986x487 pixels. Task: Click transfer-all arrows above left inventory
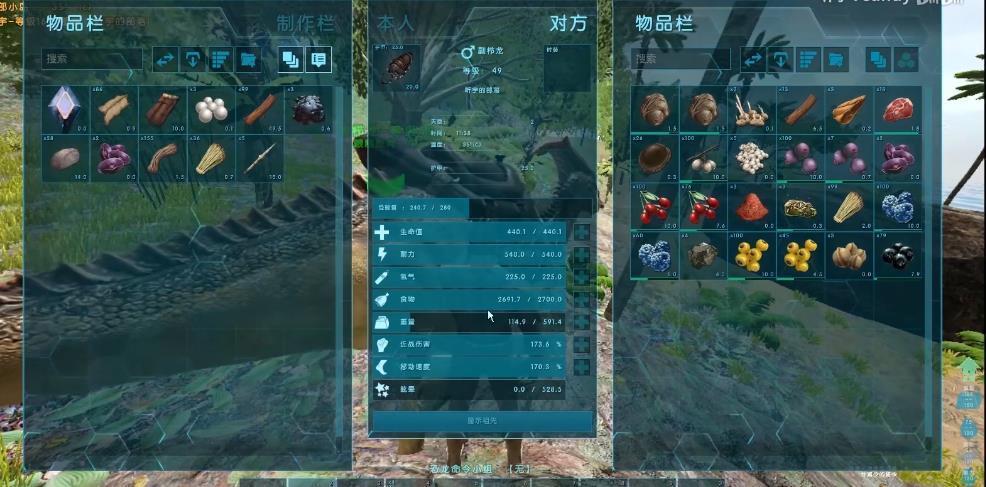tap(165, 59)
